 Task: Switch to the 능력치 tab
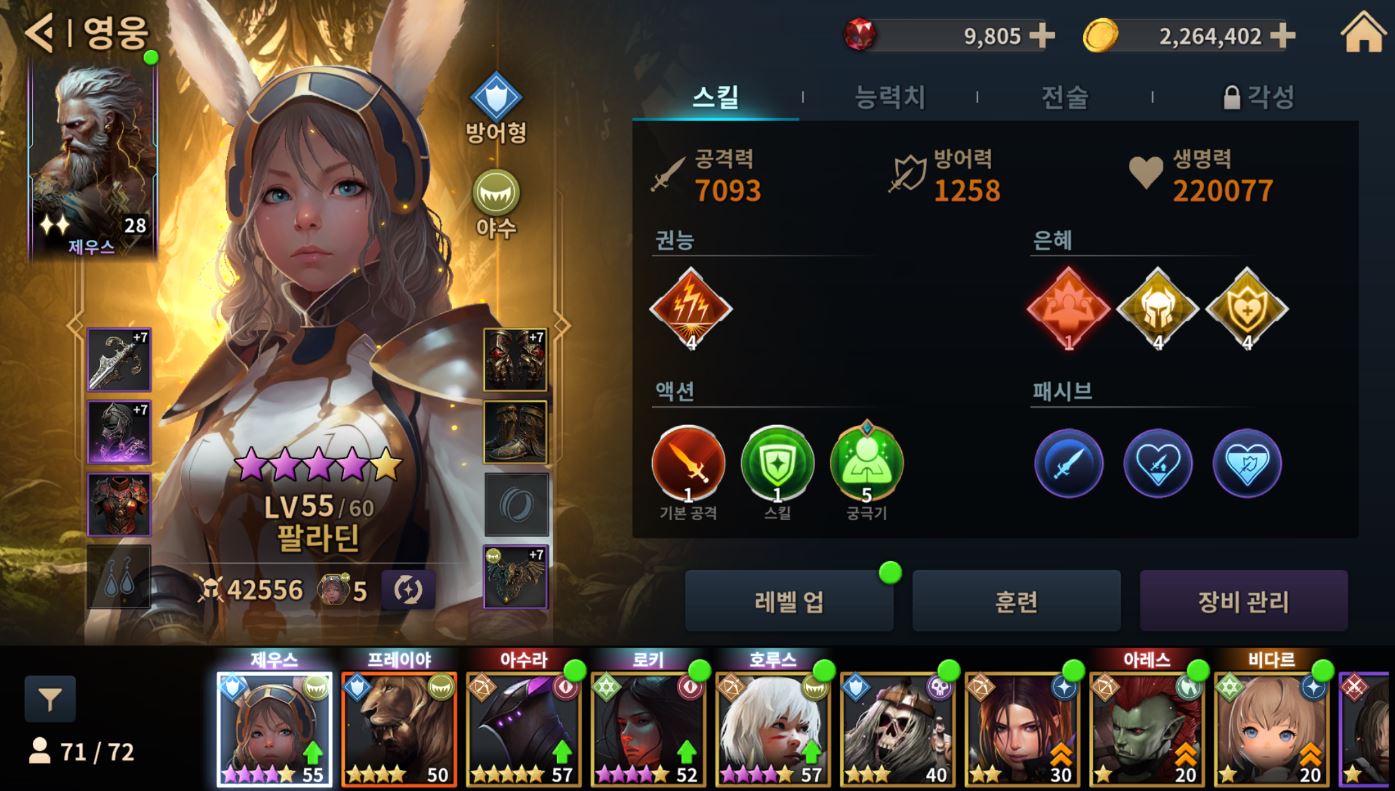tap(890, 97)
